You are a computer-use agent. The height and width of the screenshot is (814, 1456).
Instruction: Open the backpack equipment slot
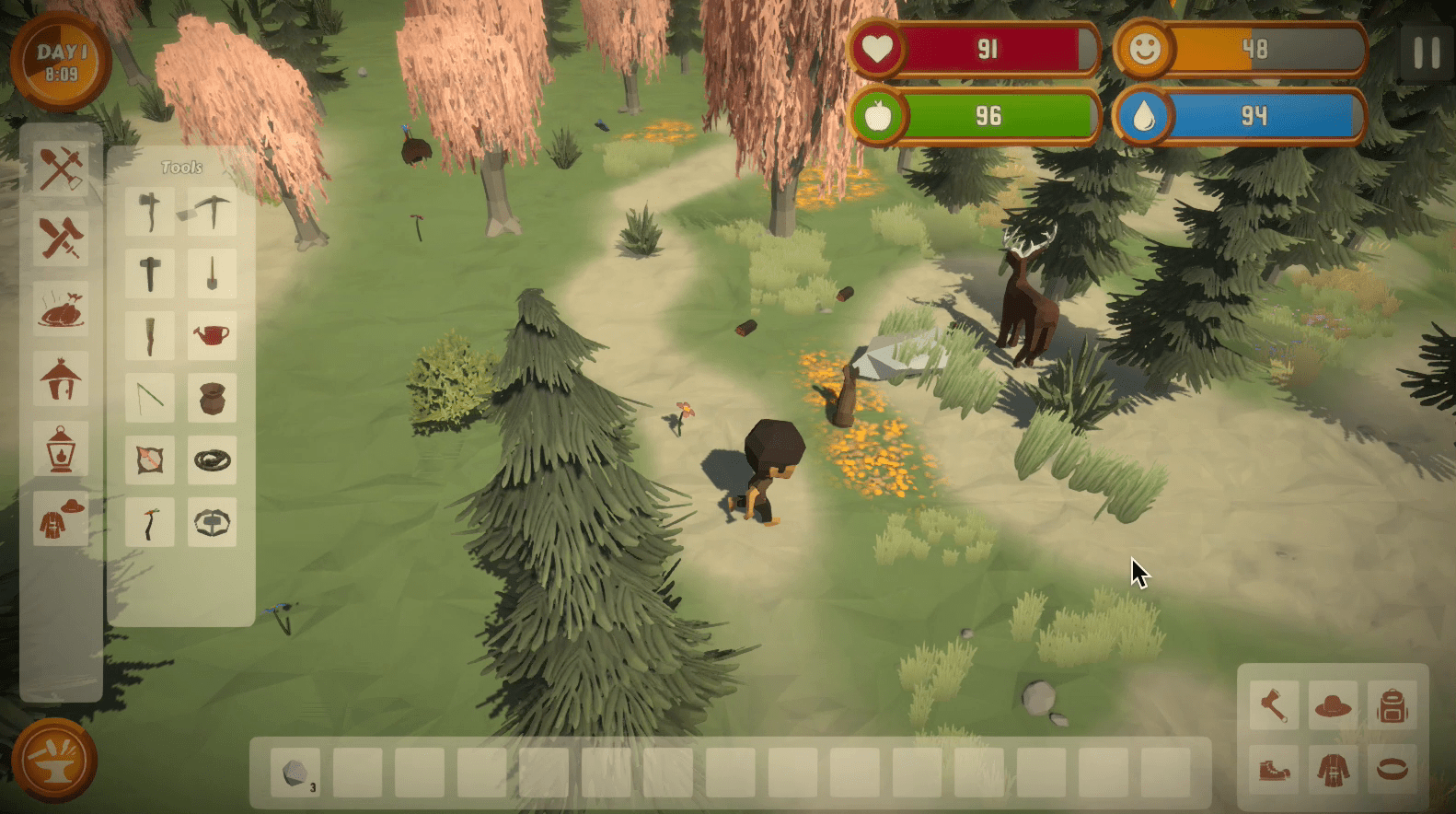(x=1392, y=706)
